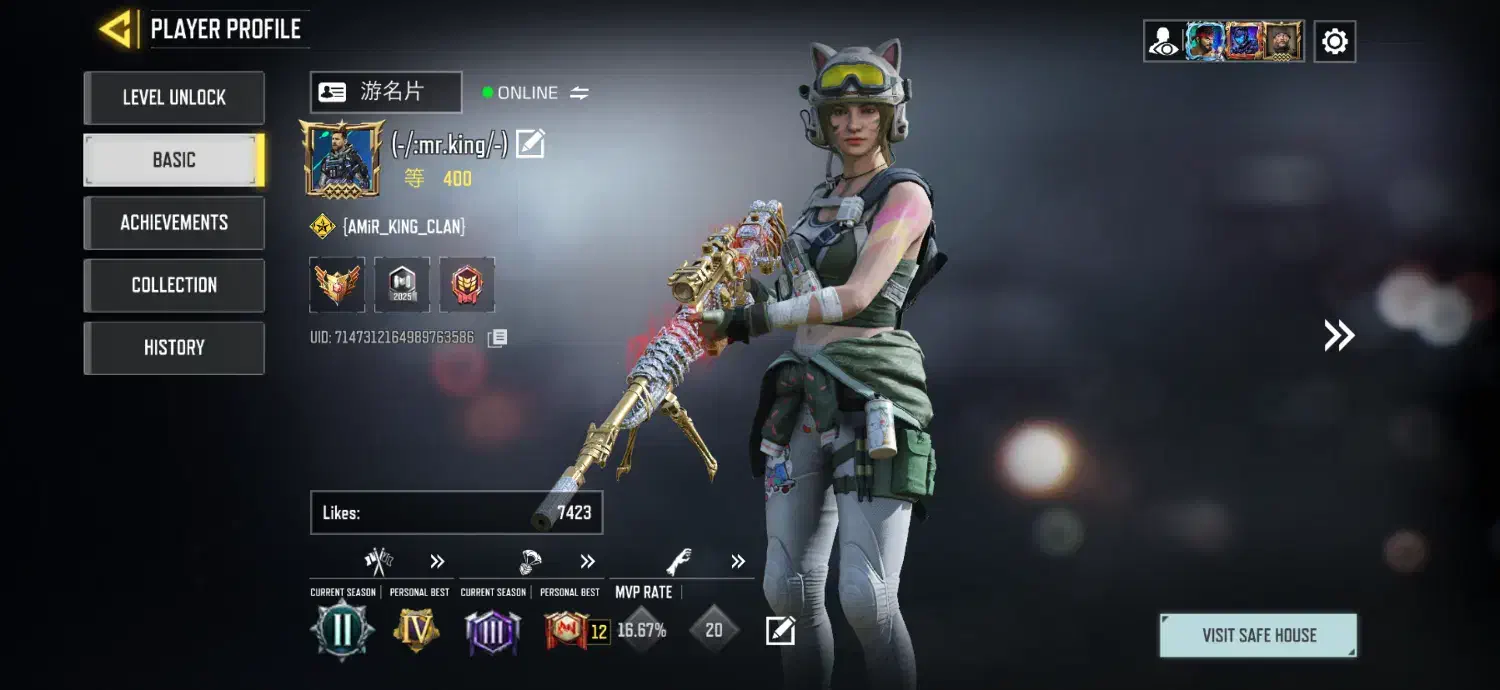Select the Basic profile tab
The width and height of the screenshot is (1500, 690).
[x=174, y=160]
